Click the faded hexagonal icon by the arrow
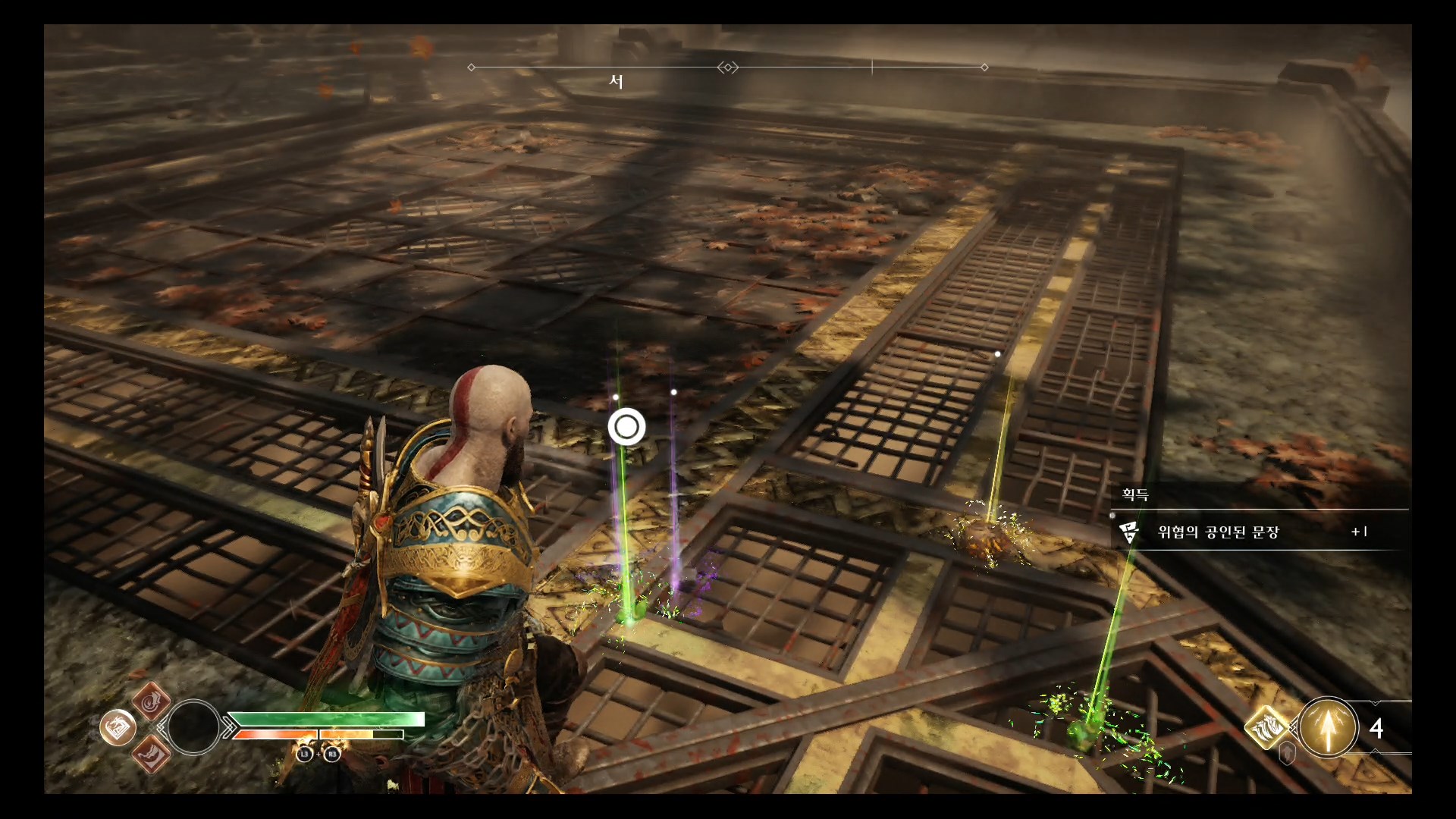The width and height of the screenshot is (1456, 819). point(1287,754)
